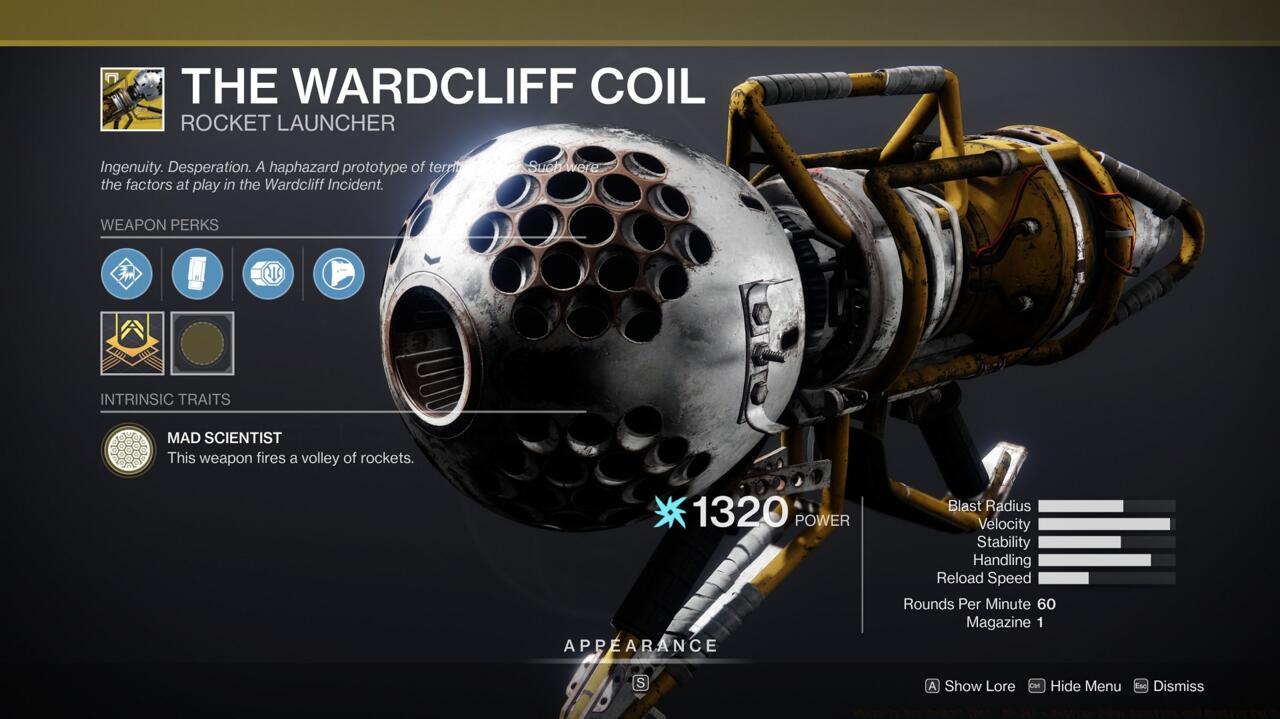This screenshot has height=719, width=1280.
Task: Open the Appearance section
Action: 641,646
